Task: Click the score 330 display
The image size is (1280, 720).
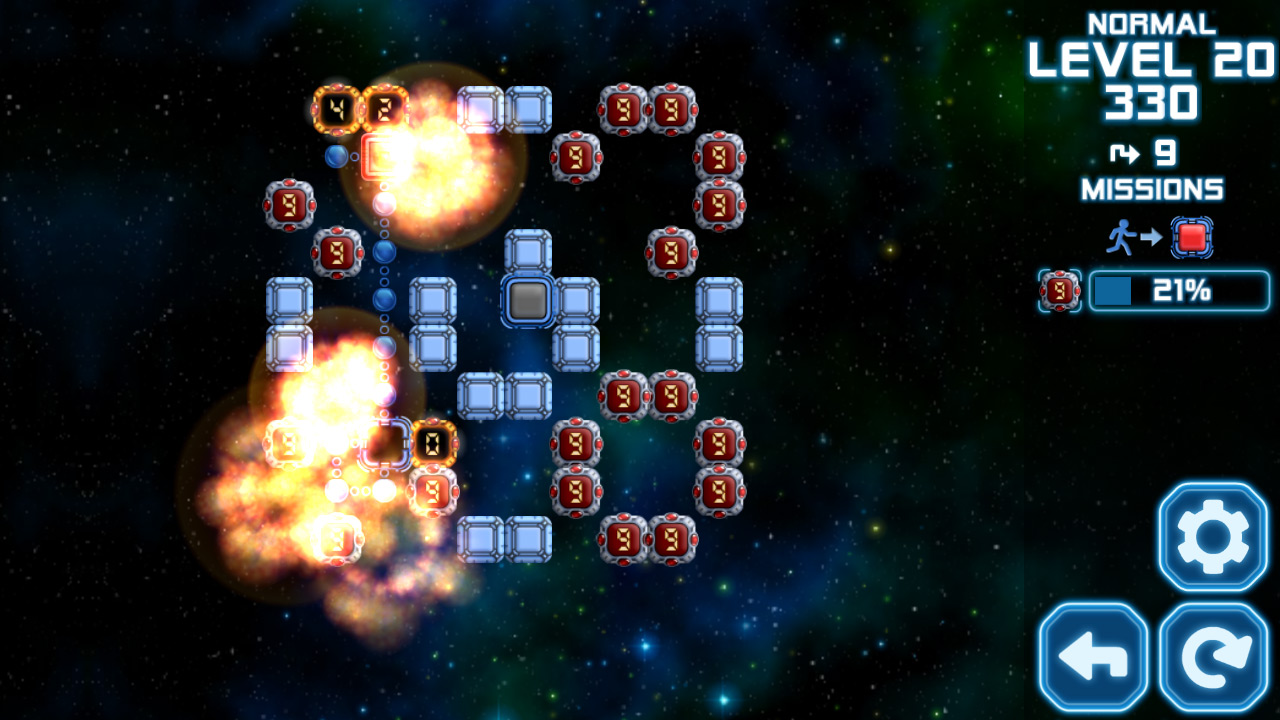Action: 1153,104
